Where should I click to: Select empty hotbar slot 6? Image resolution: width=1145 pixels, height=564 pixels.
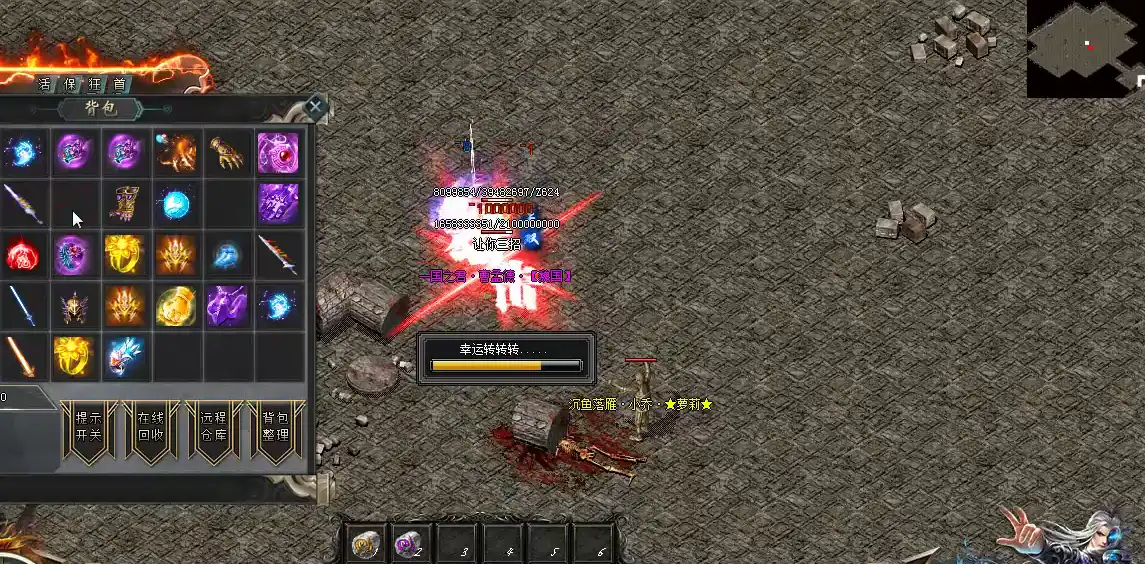click(600, 545)
